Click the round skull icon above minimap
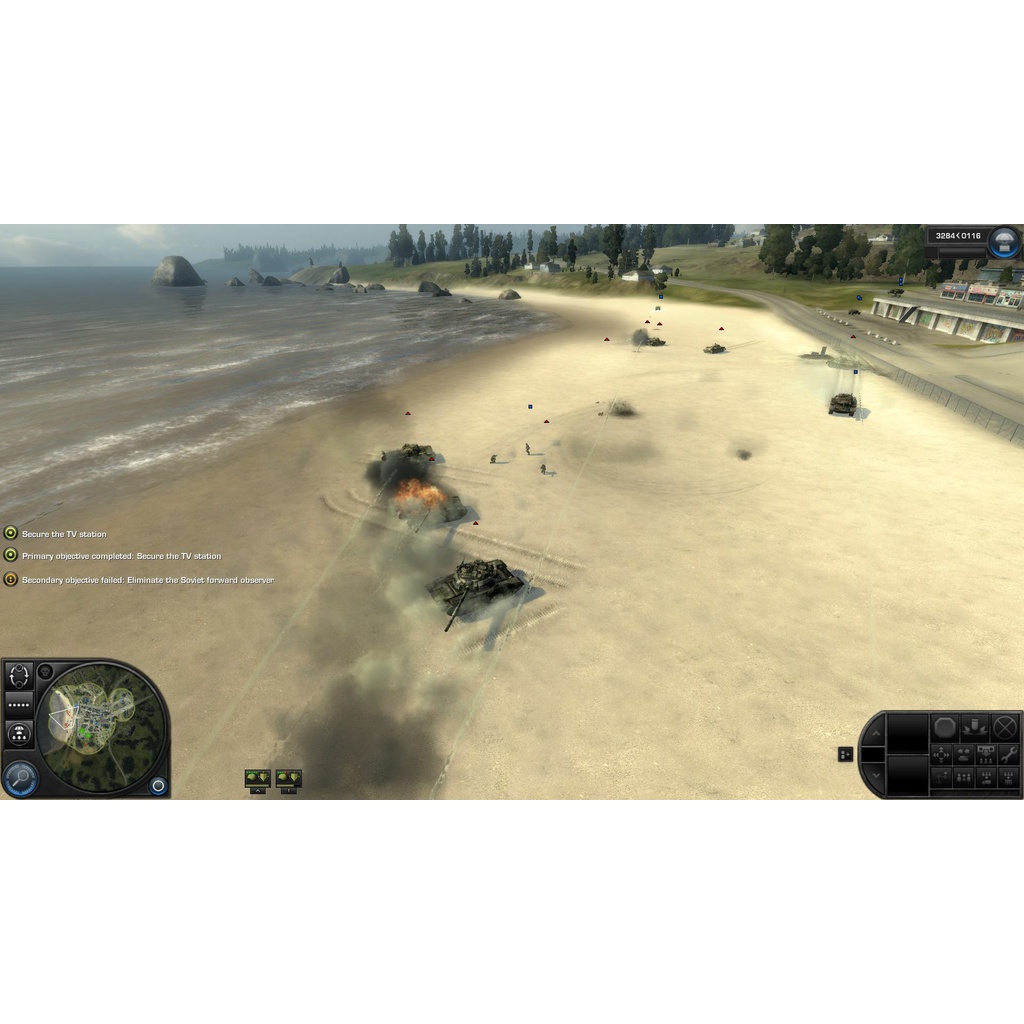Viewport: 1024px width, 1024px height. tap(45, 671)
